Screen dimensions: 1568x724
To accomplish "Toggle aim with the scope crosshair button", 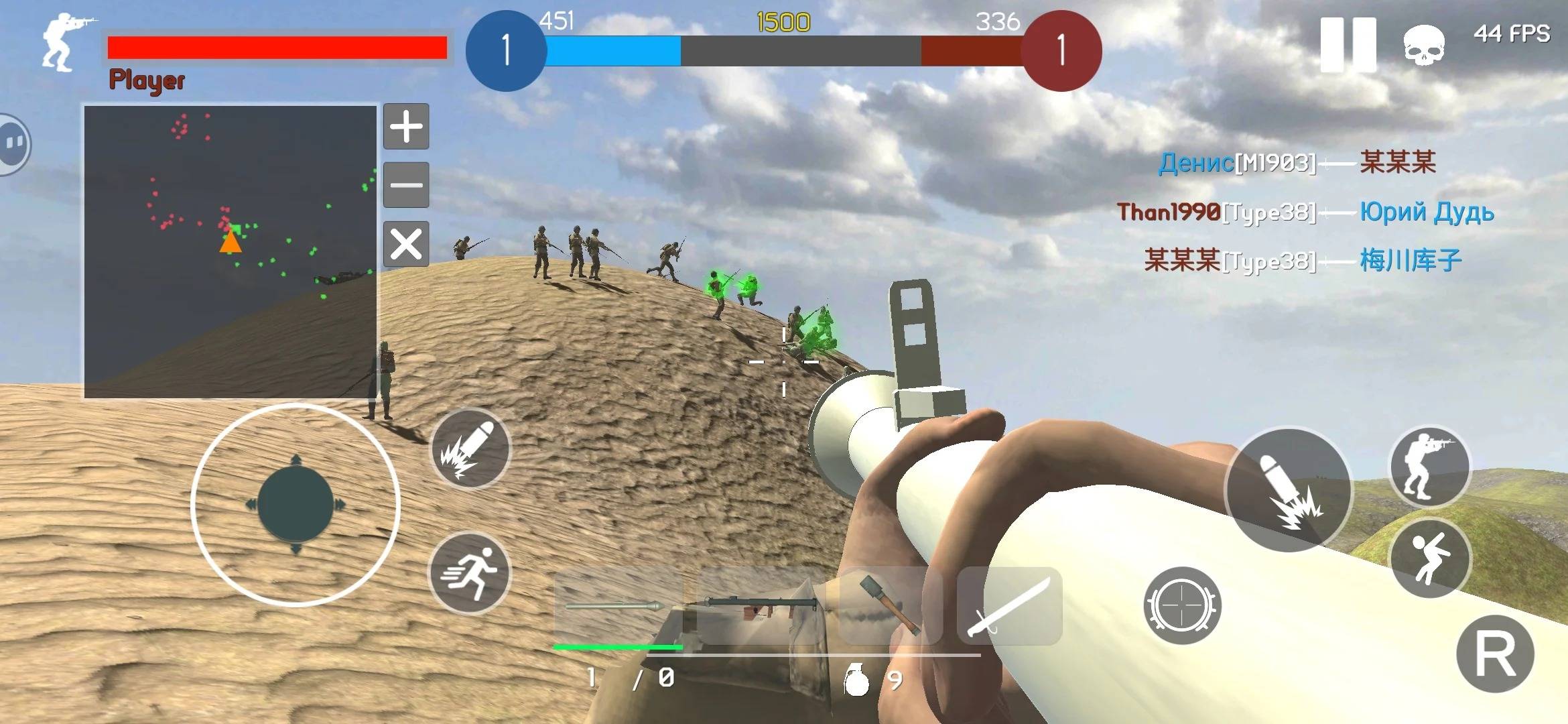I will [x=1182, y=605].
